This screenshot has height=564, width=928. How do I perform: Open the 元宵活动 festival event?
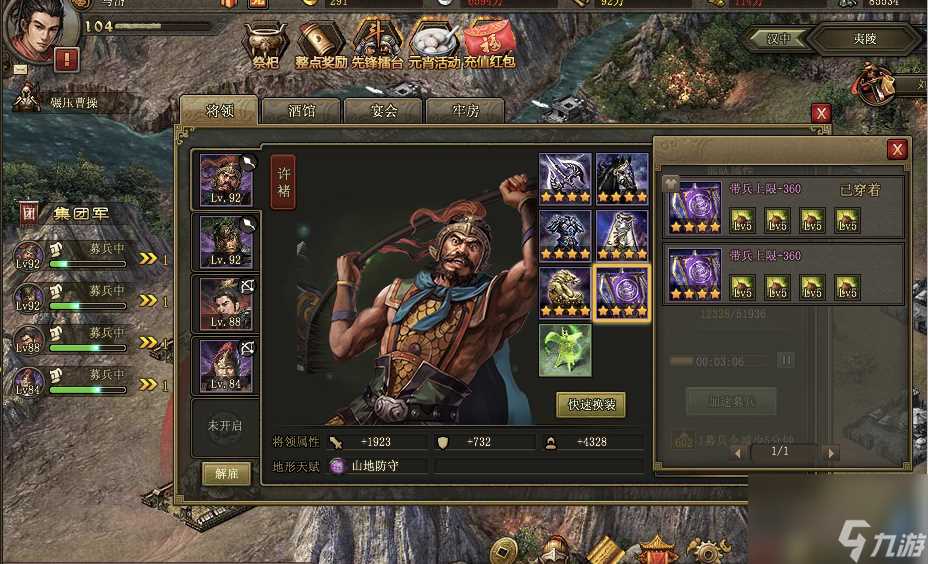pos(433,45)
